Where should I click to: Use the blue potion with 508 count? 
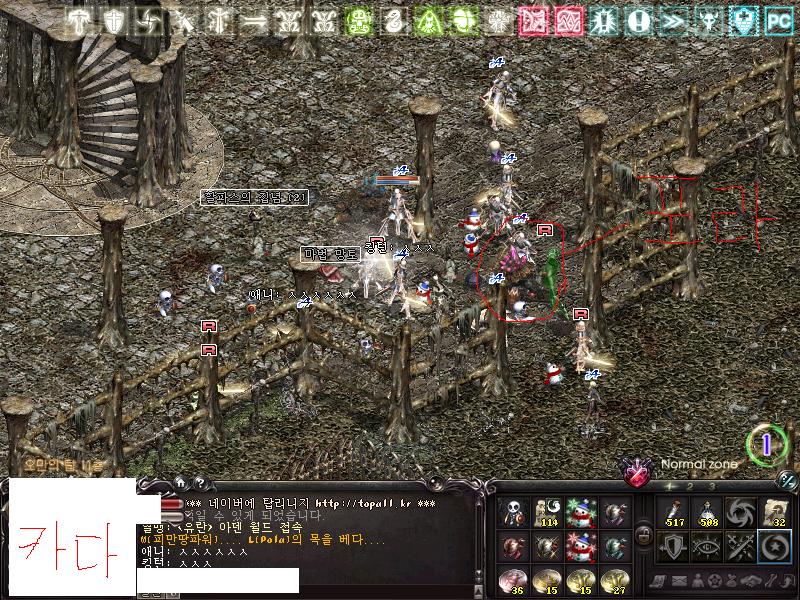tap(708, 512)
